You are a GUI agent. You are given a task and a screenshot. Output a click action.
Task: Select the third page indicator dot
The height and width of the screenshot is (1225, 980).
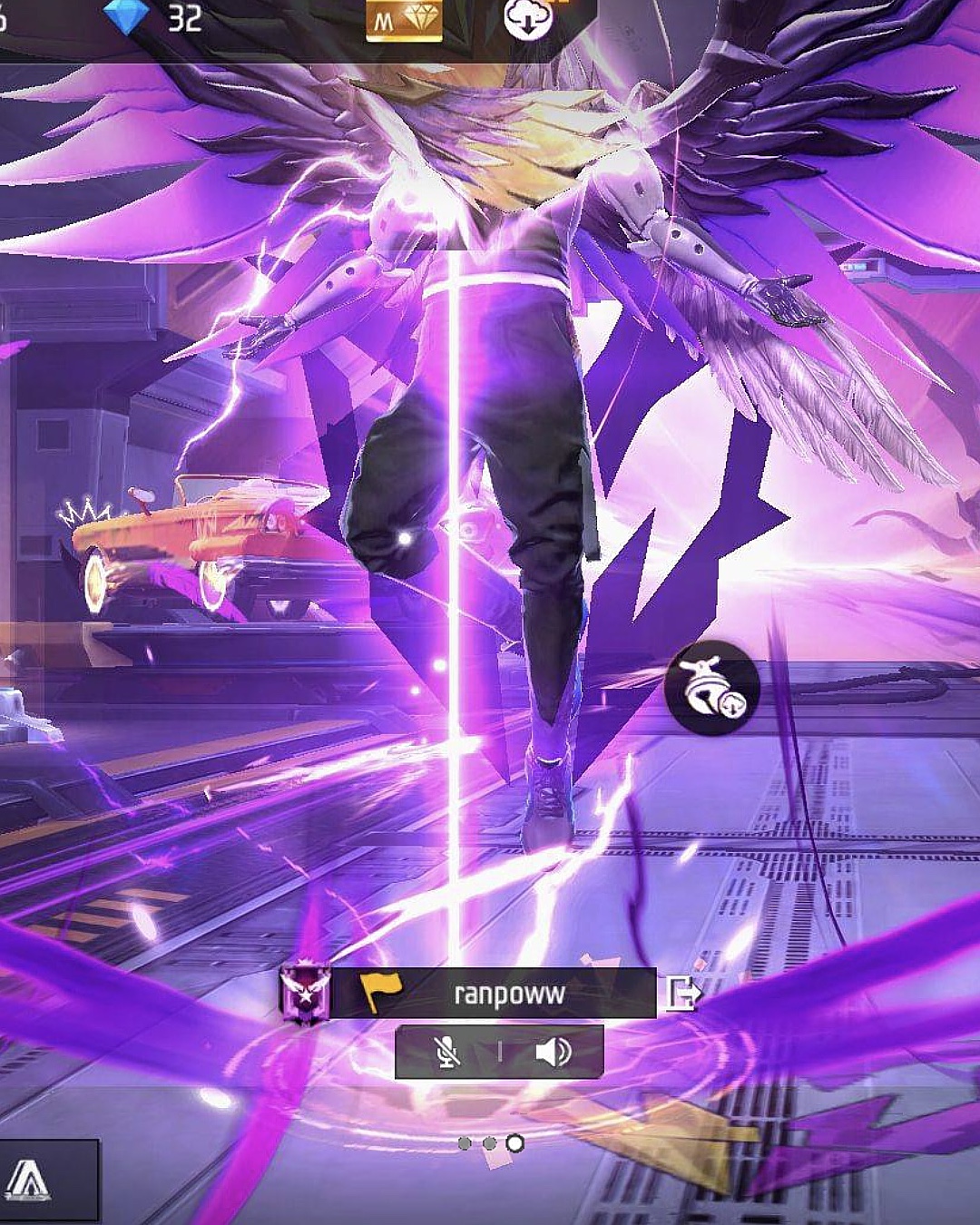(x=514, y=1143)
